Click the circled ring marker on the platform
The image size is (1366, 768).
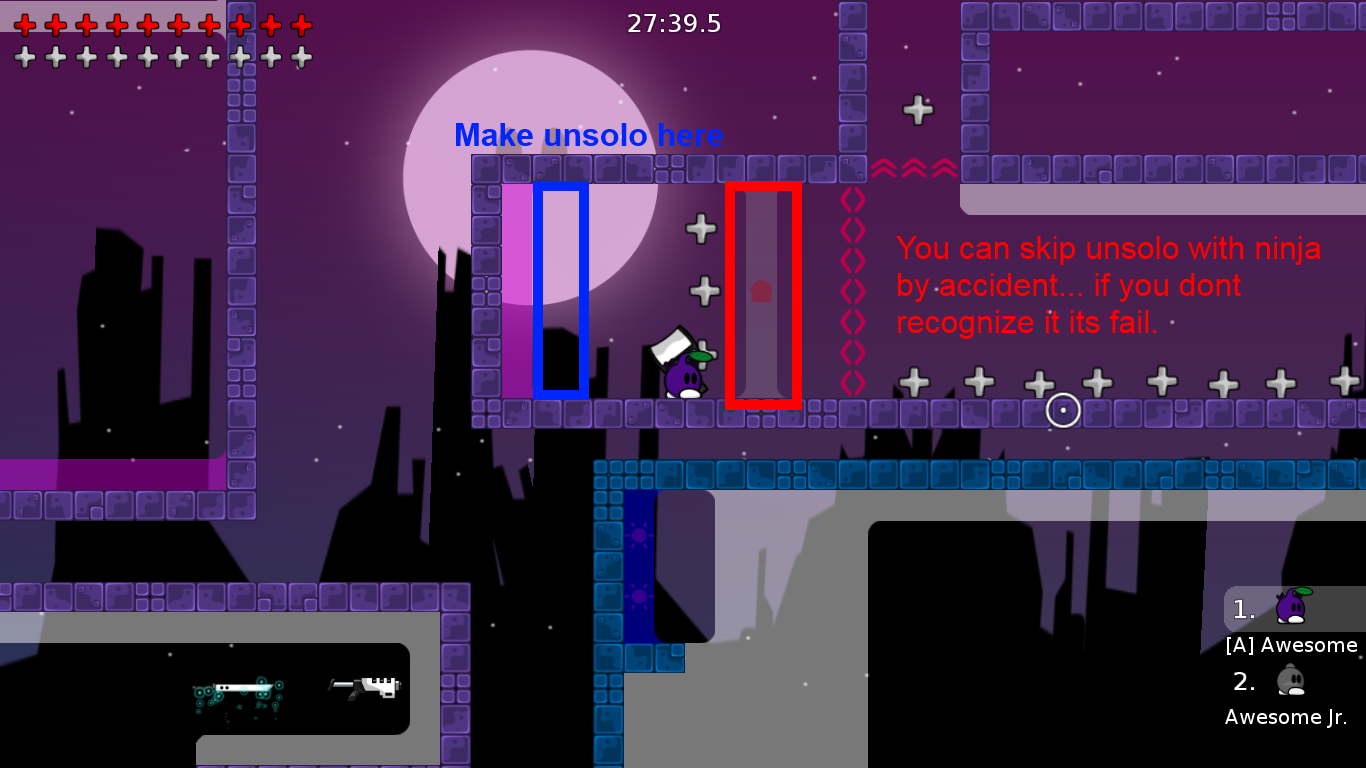pyautogui.click(x=1062, y=410)
